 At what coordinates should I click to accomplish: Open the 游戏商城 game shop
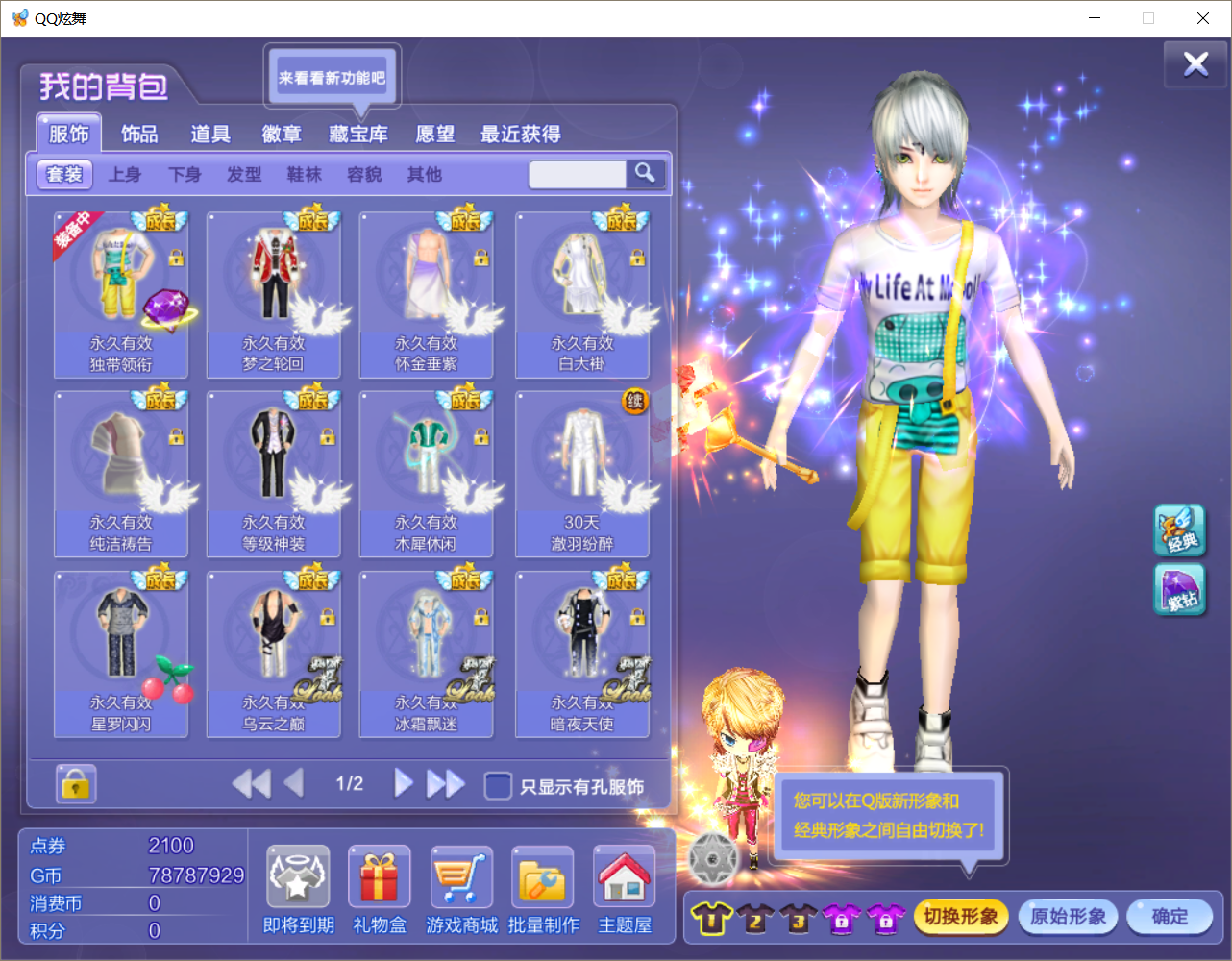[461, 888]
